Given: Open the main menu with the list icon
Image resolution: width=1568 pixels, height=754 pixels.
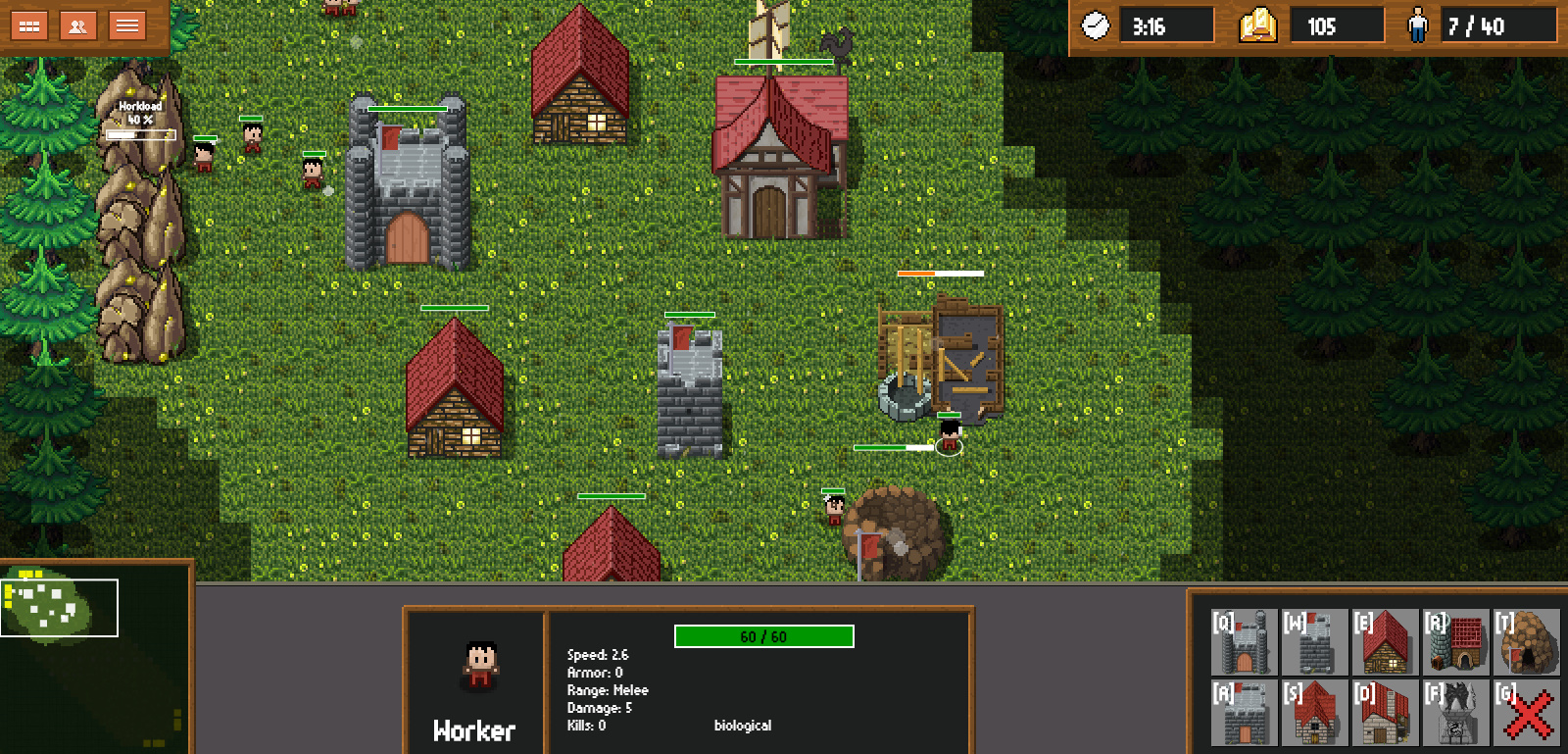Looking at the screenshot, I should coord(126,25).
